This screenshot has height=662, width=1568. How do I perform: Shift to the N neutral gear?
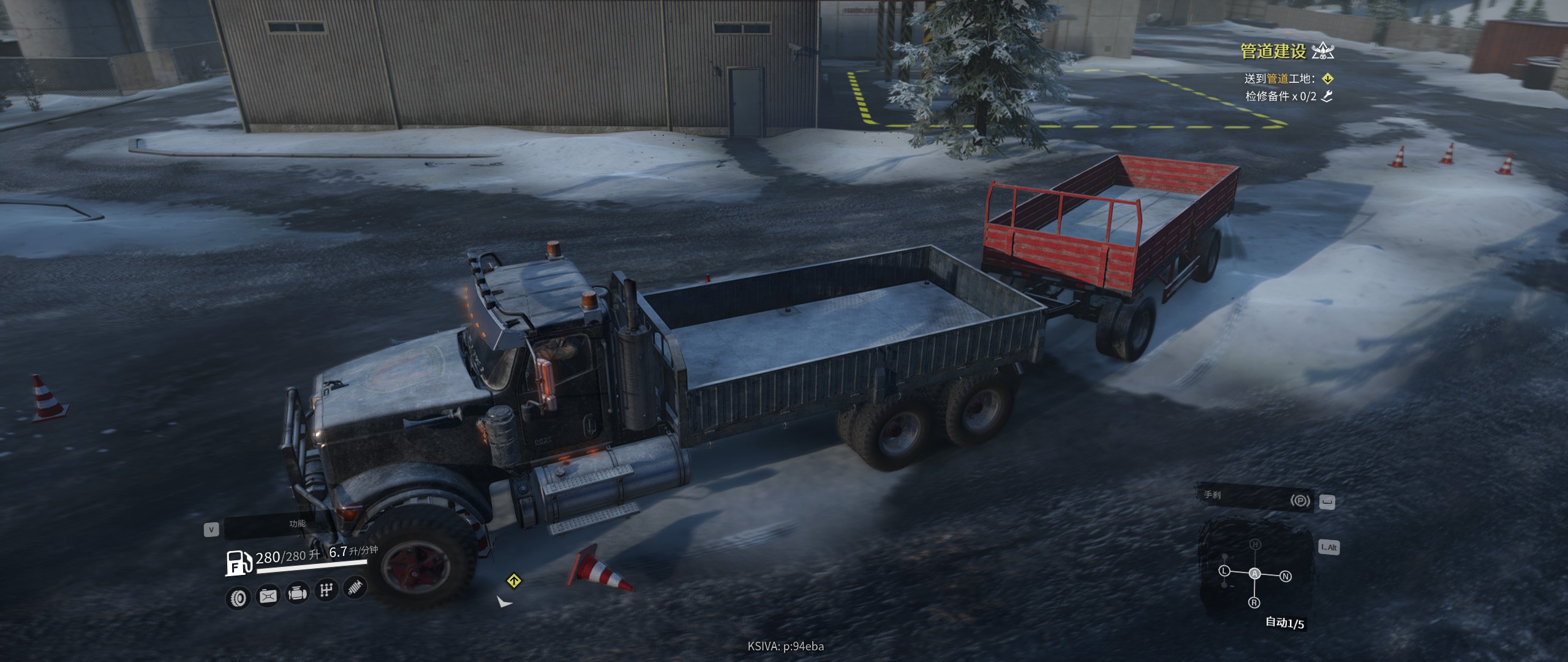pyautogui.click(x=1286, y=576)
